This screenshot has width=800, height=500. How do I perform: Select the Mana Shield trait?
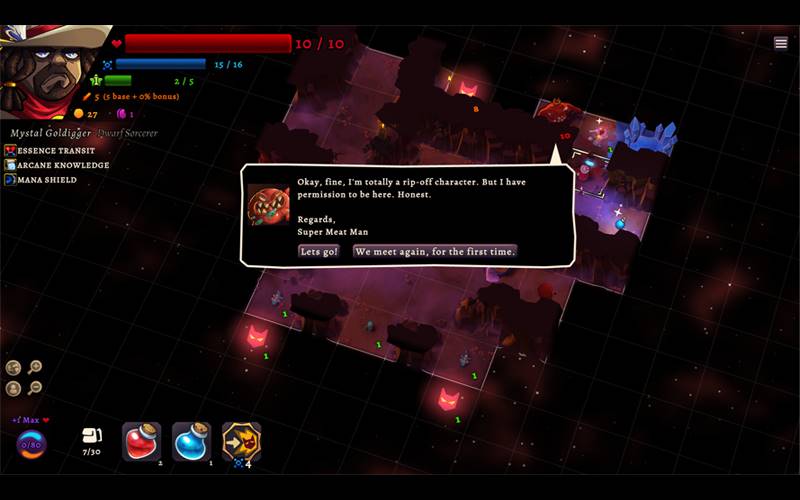(46, 180)
